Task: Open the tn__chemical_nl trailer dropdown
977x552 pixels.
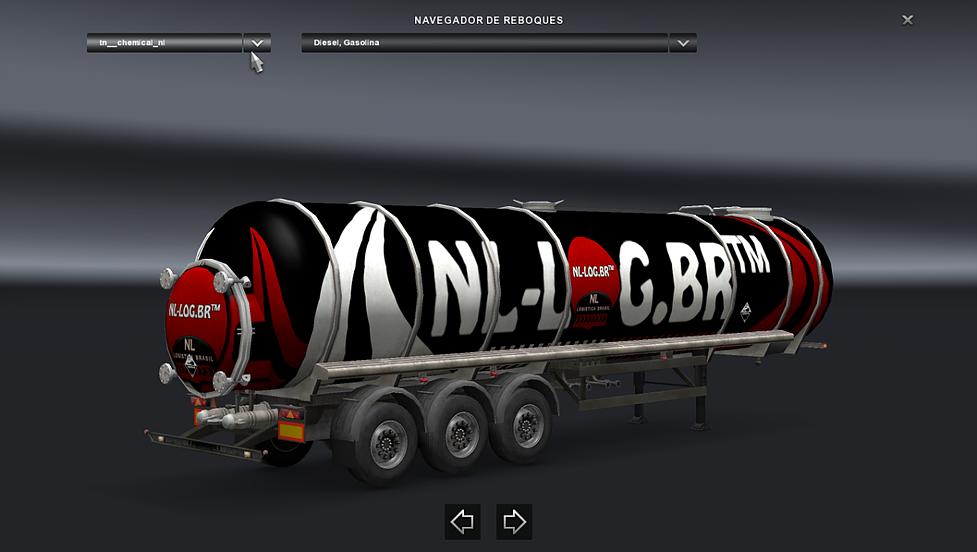Action: pos(257,43)
